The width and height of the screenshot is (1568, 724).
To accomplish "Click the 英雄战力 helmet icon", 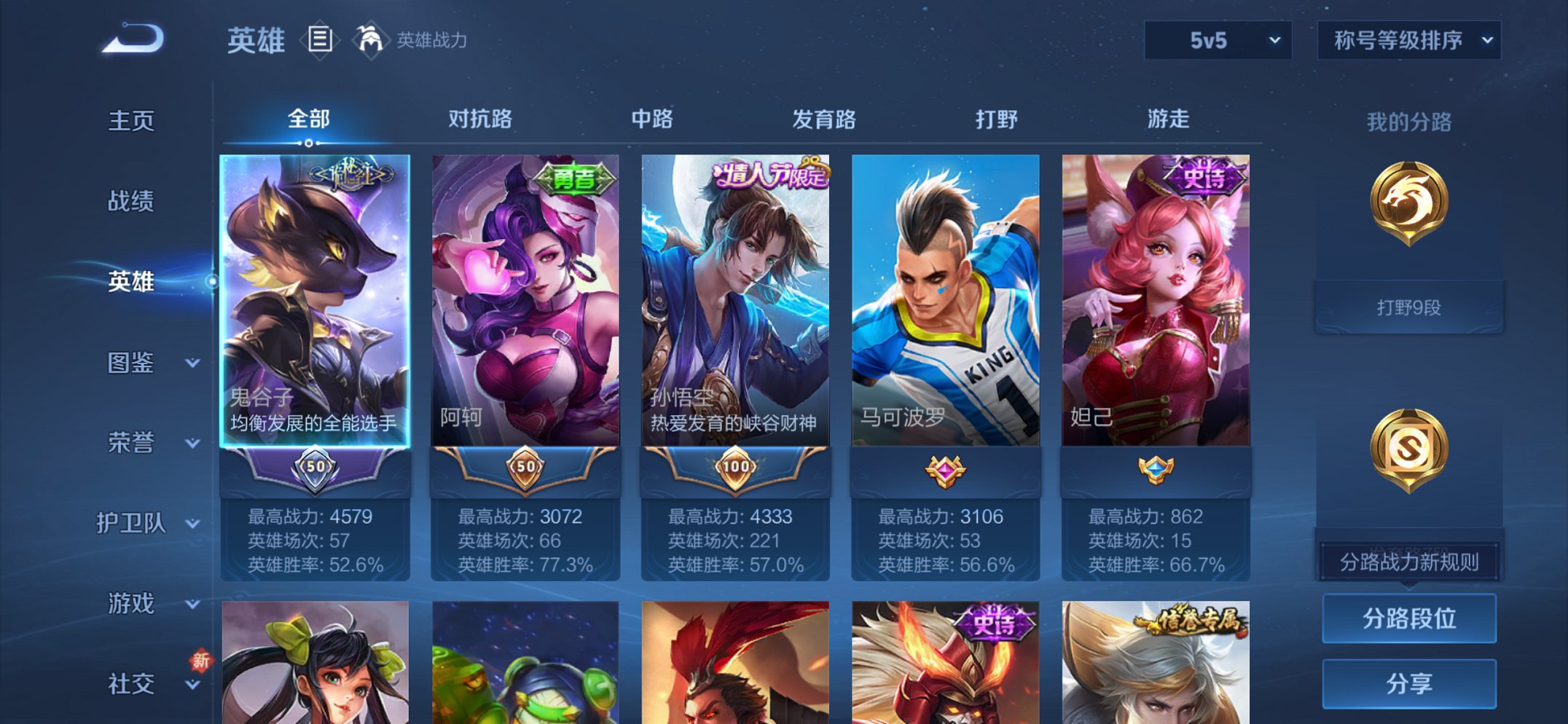I will [x=372, y=40].
